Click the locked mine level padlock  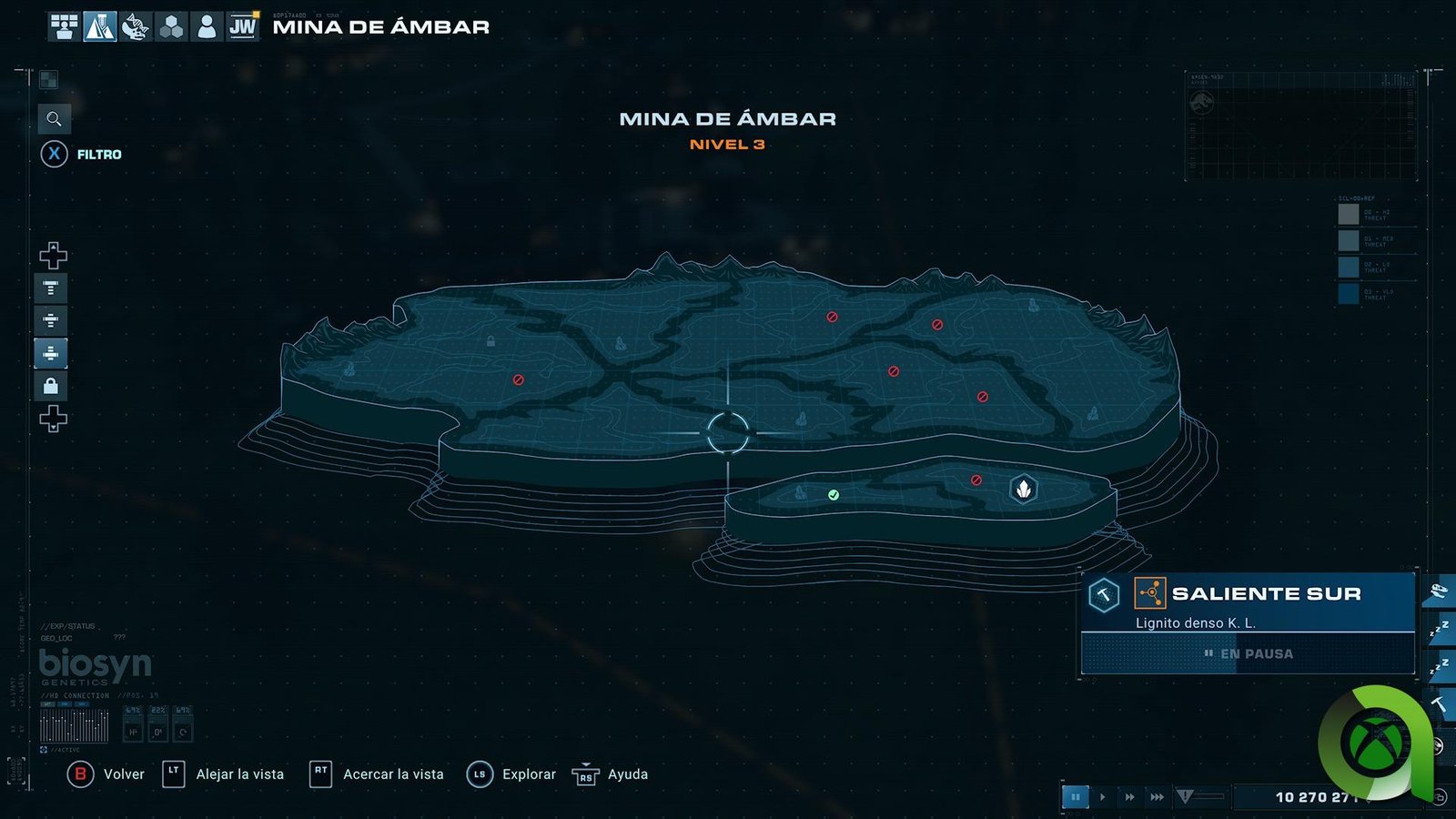(51, 386)
